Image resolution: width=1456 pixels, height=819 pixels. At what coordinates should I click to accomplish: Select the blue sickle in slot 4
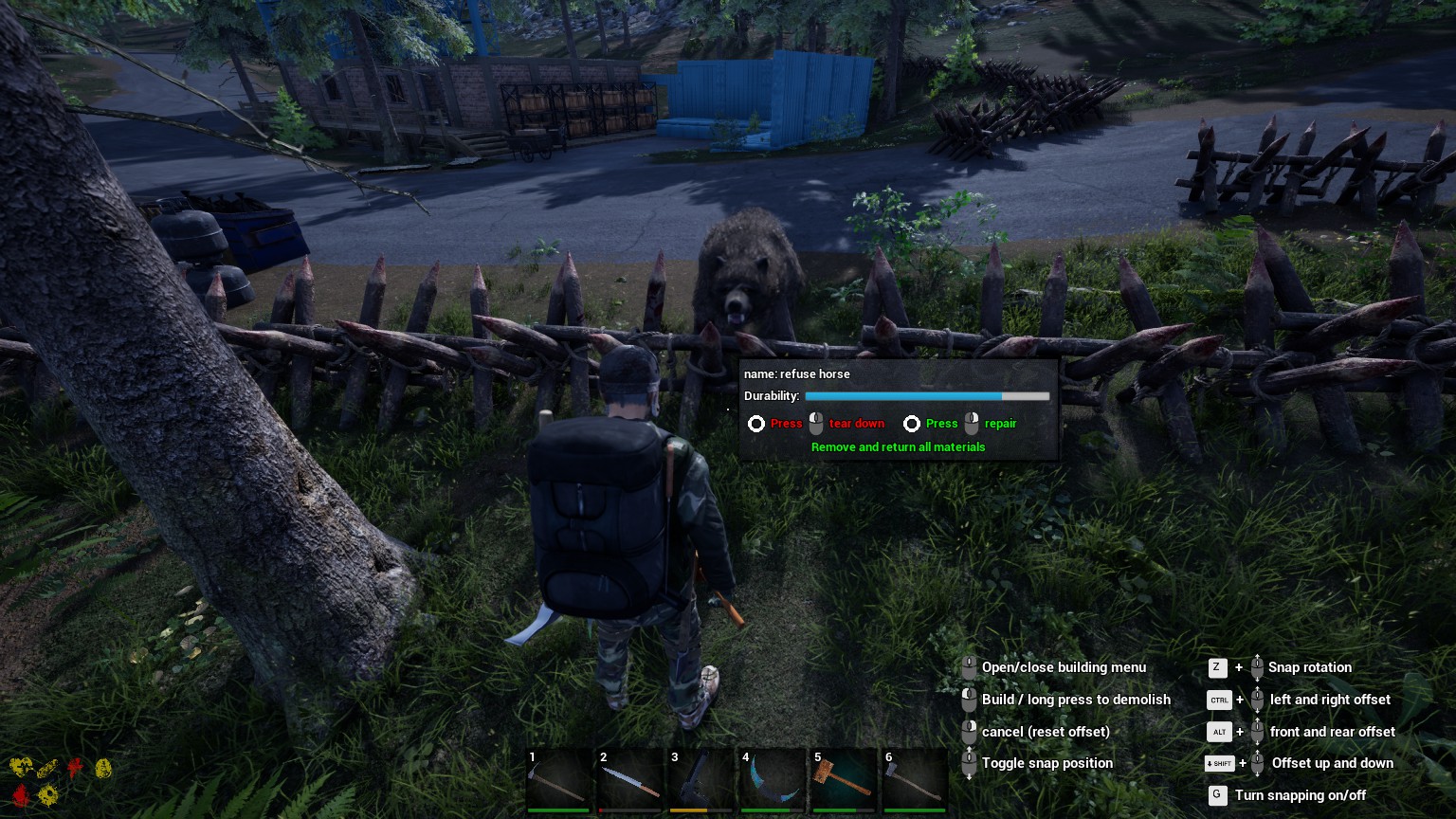pyautogui.click(x=773, y=781)
